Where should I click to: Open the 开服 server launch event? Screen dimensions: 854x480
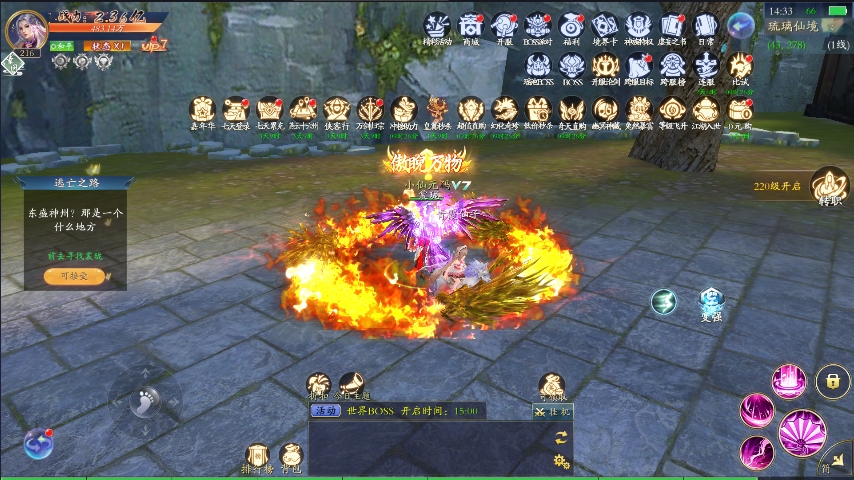coord(504,29)
